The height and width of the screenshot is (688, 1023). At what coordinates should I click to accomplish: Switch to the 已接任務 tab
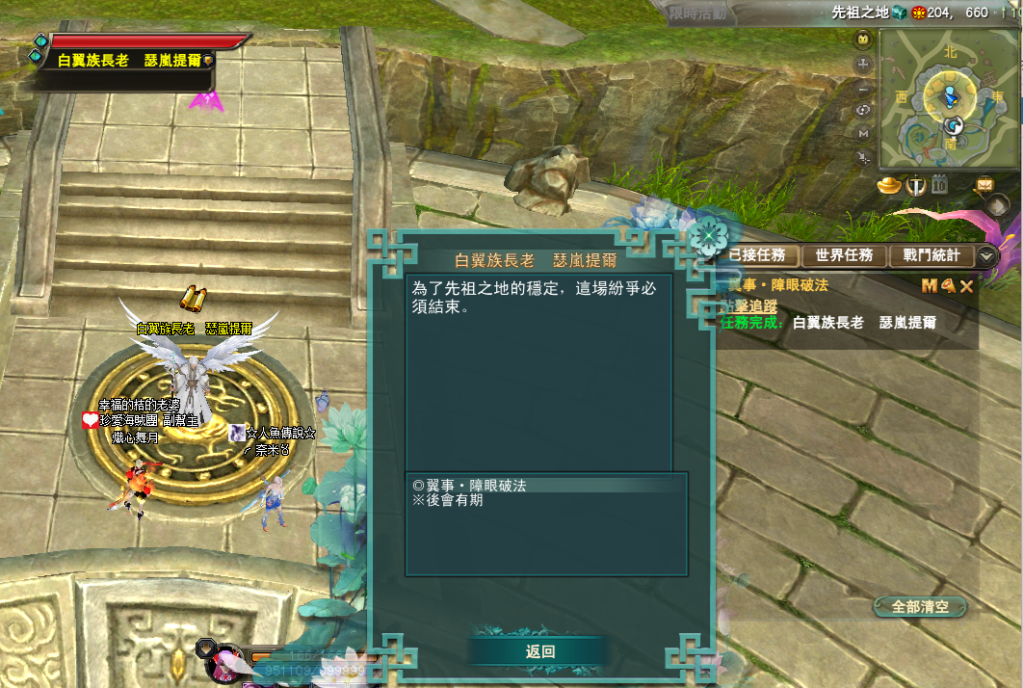(x=763, y=256)
